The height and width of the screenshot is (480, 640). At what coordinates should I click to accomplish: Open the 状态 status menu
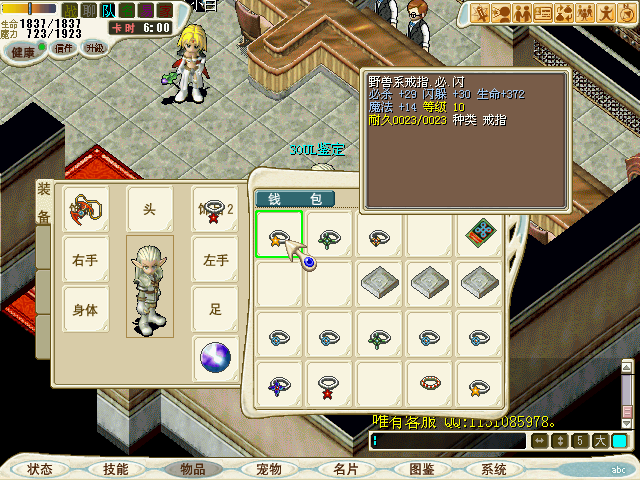click(41, 468)
